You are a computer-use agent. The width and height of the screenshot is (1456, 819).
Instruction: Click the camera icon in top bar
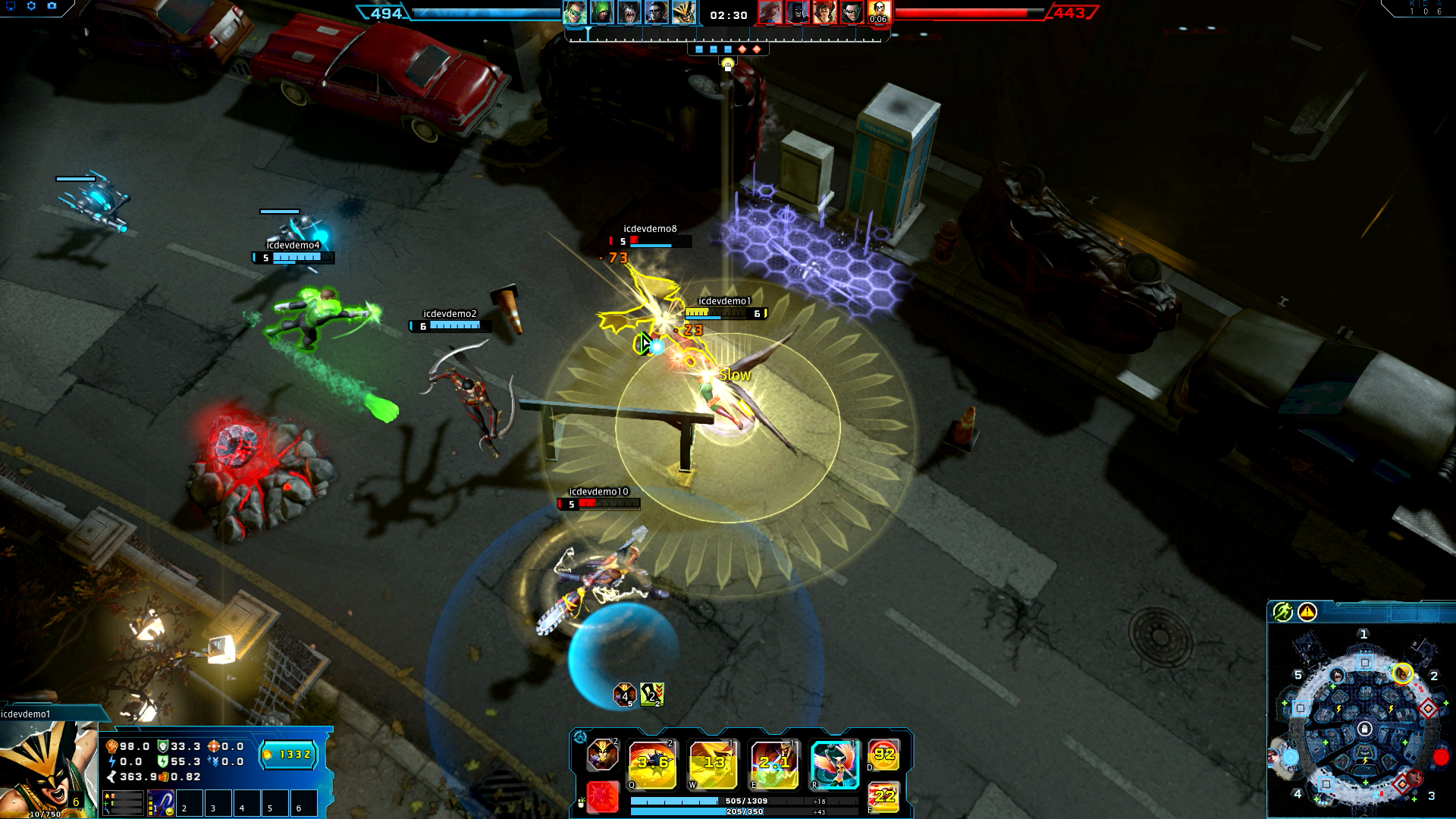point(52,6)
